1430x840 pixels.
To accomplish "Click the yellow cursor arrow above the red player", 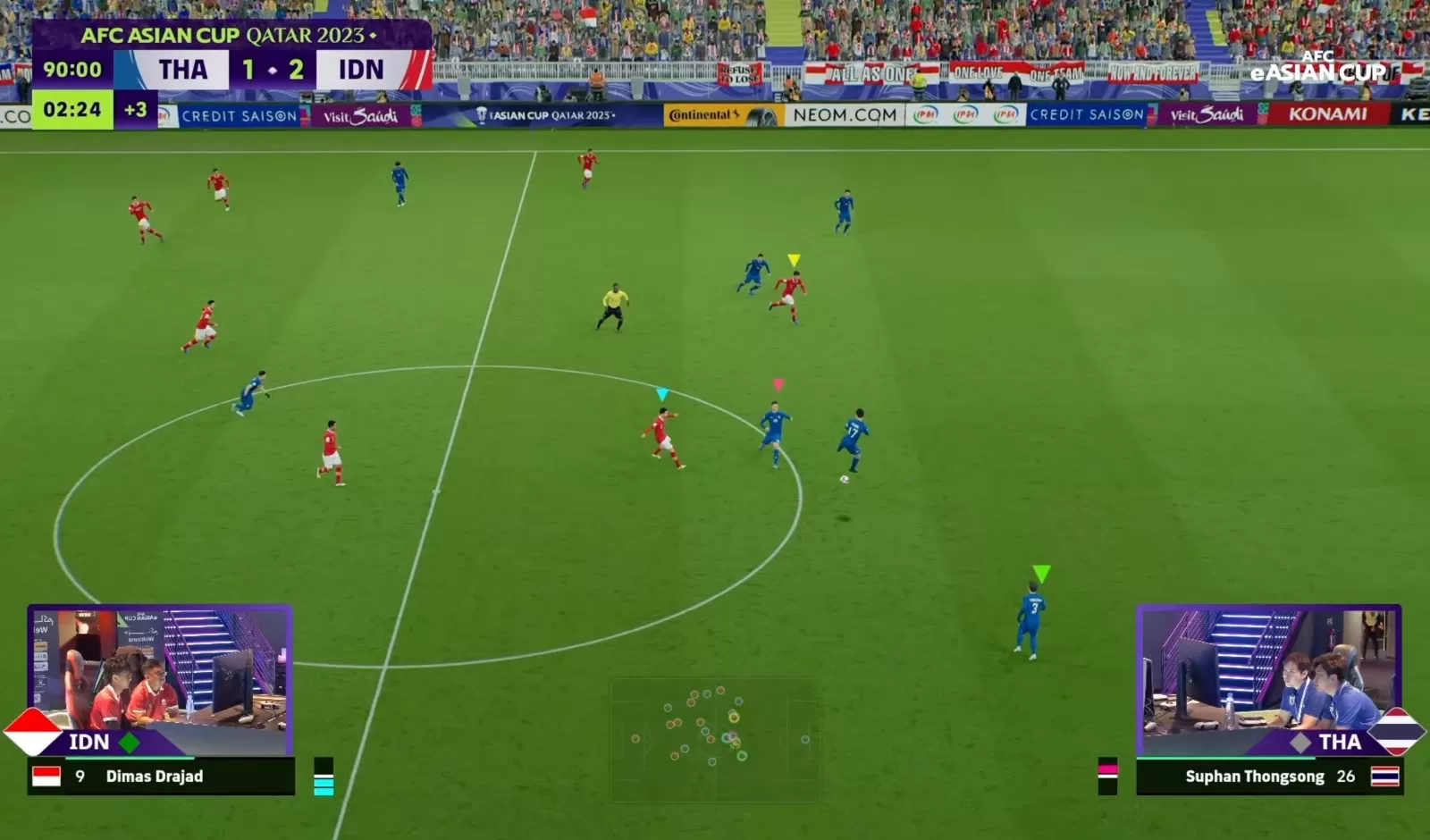I will pyautogui.click(x=792, y=259).
